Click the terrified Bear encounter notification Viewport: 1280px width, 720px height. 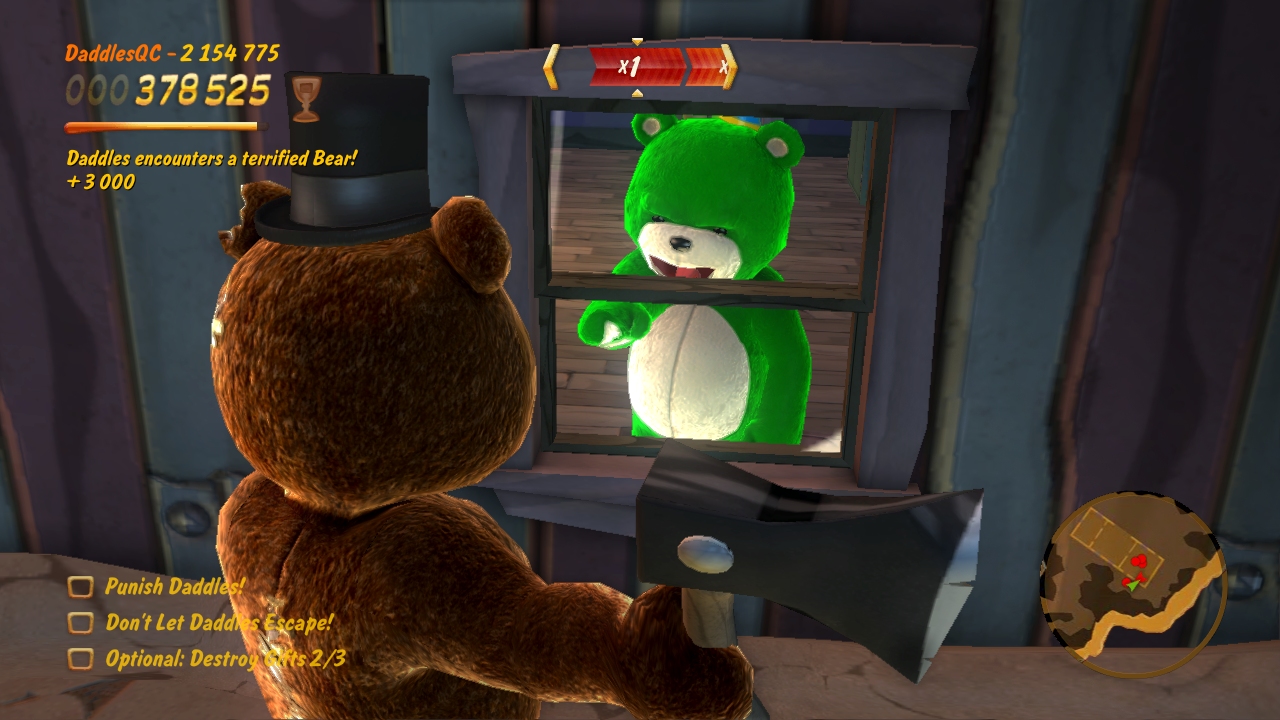[210, 160]
